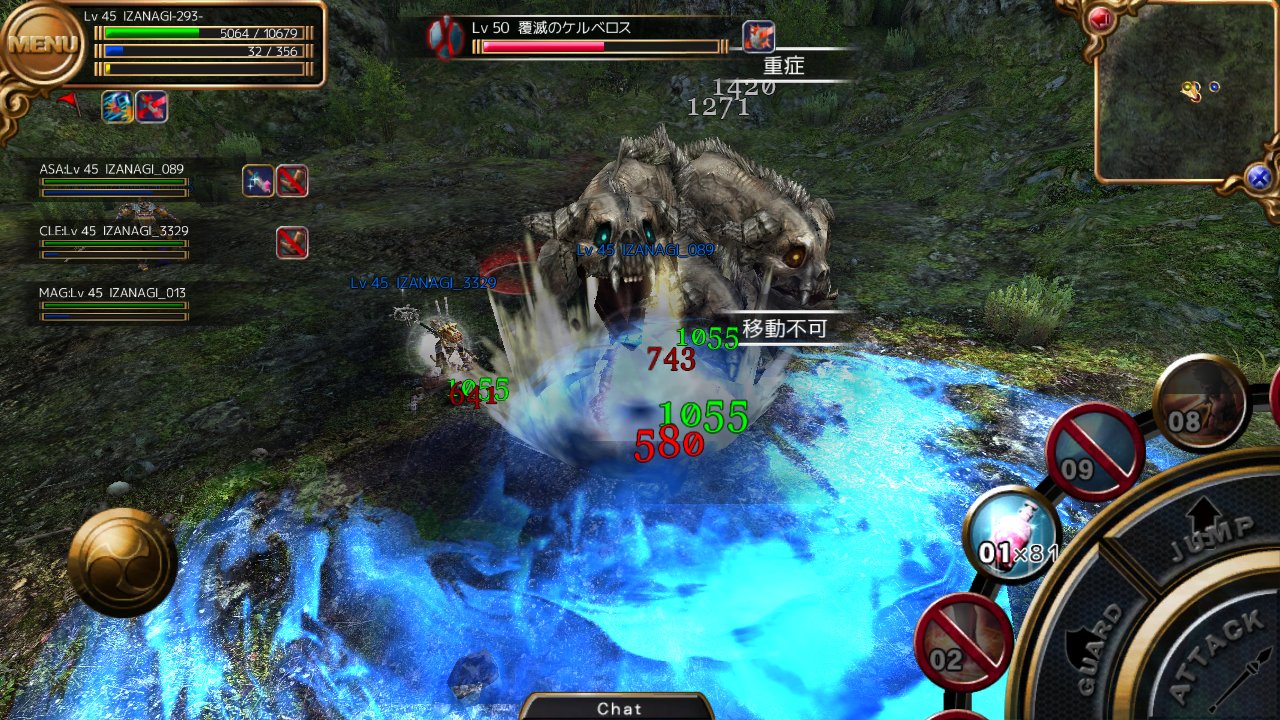
Task: Select party member CLE IZANAGI_3329
Action: (113, 239)
